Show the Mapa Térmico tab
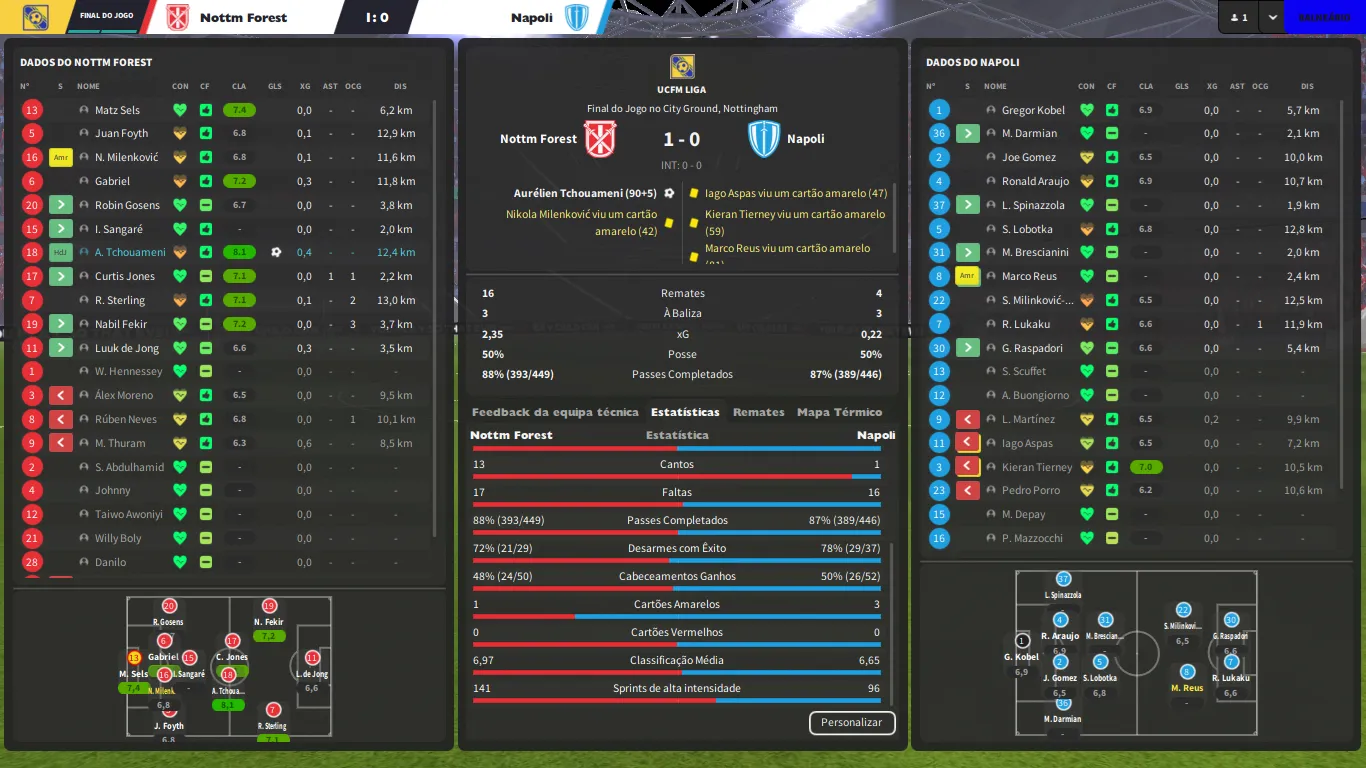This screenshot has width=1366, height=768. (x=839, y=412)
